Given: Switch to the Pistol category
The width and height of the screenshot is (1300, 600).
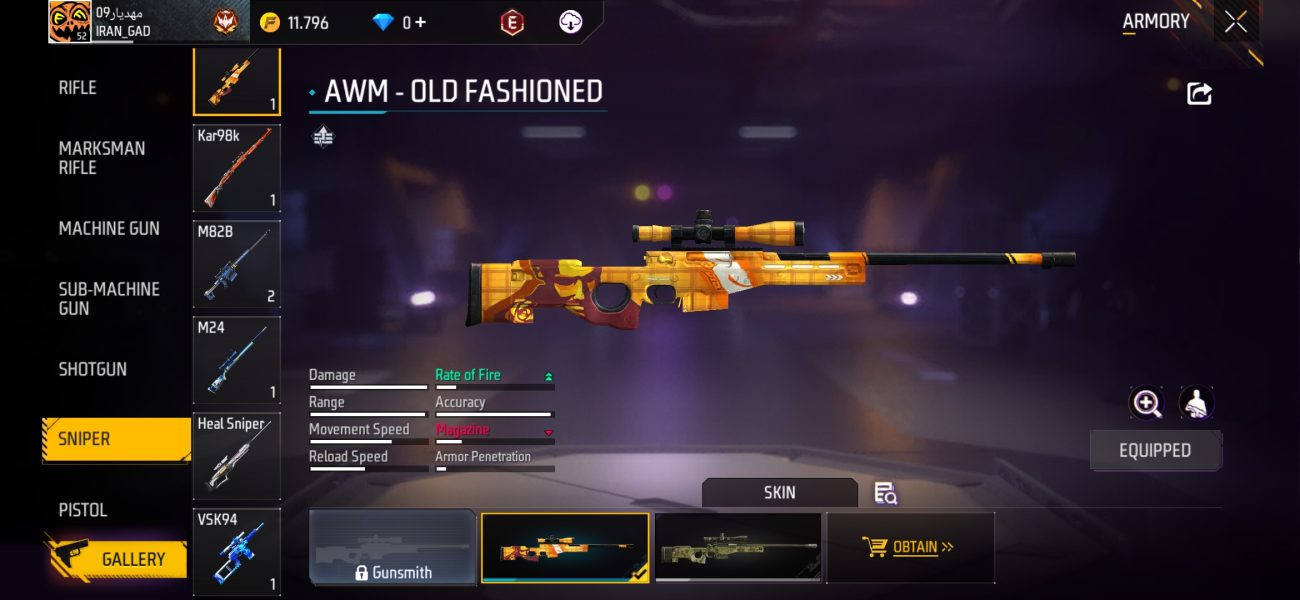Looking at the screenshot, I should pos(83,510).
